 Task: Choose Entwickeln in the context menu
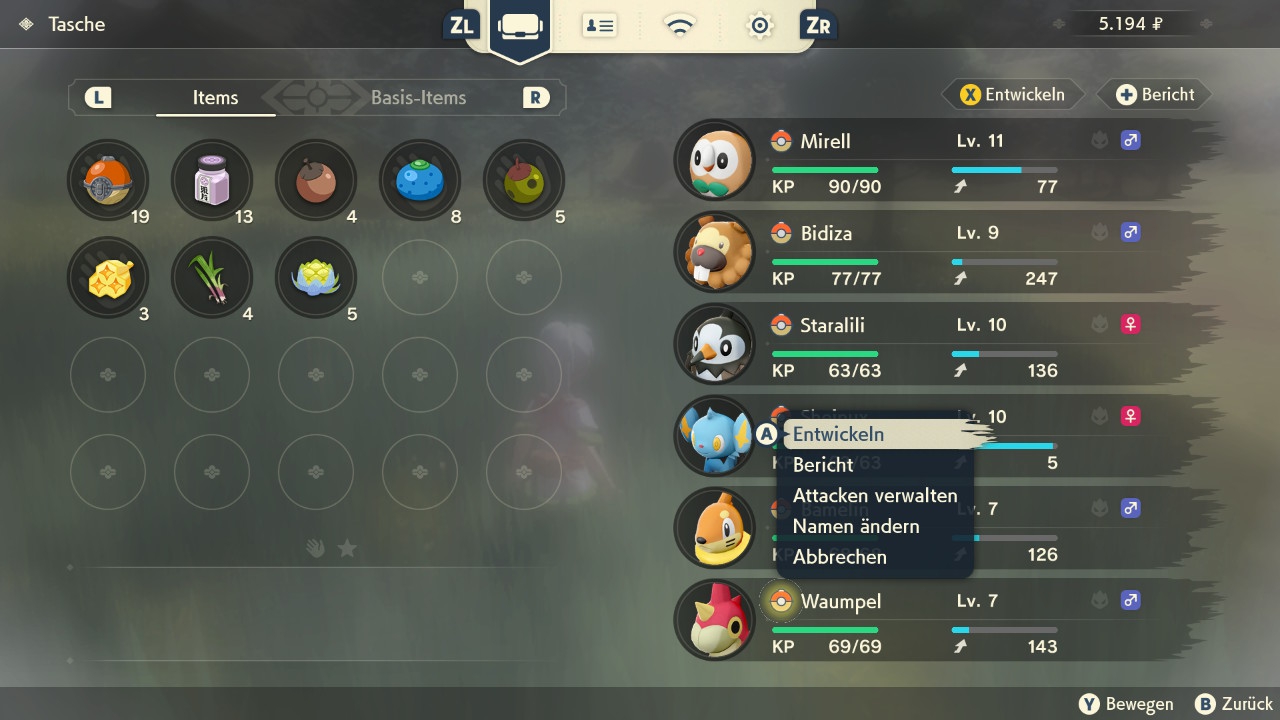838,435
